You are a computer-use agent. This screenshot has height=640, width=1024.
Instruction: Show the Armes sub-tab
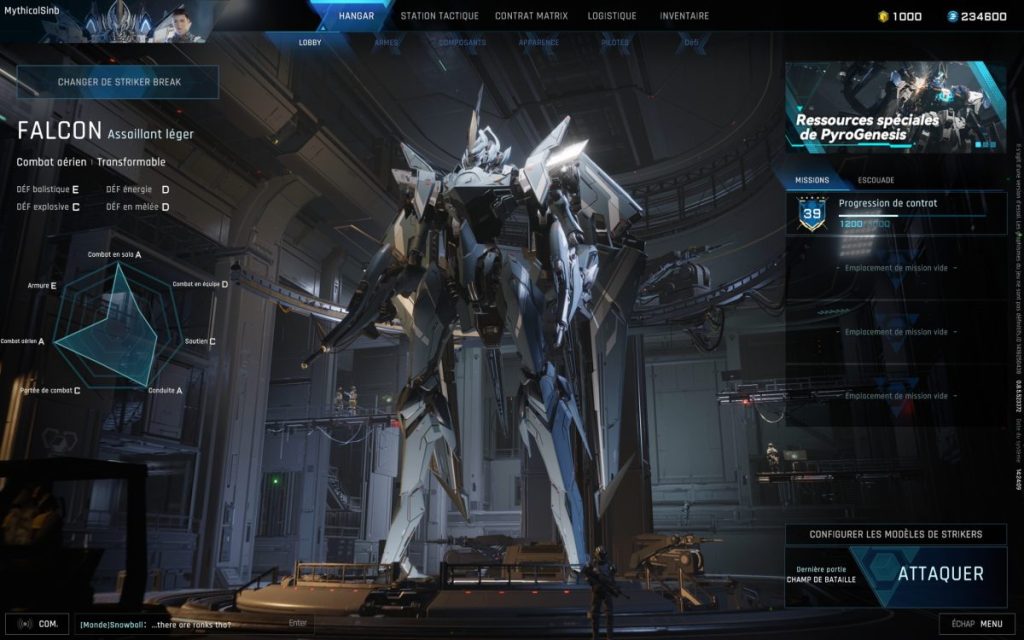point(386,43)
